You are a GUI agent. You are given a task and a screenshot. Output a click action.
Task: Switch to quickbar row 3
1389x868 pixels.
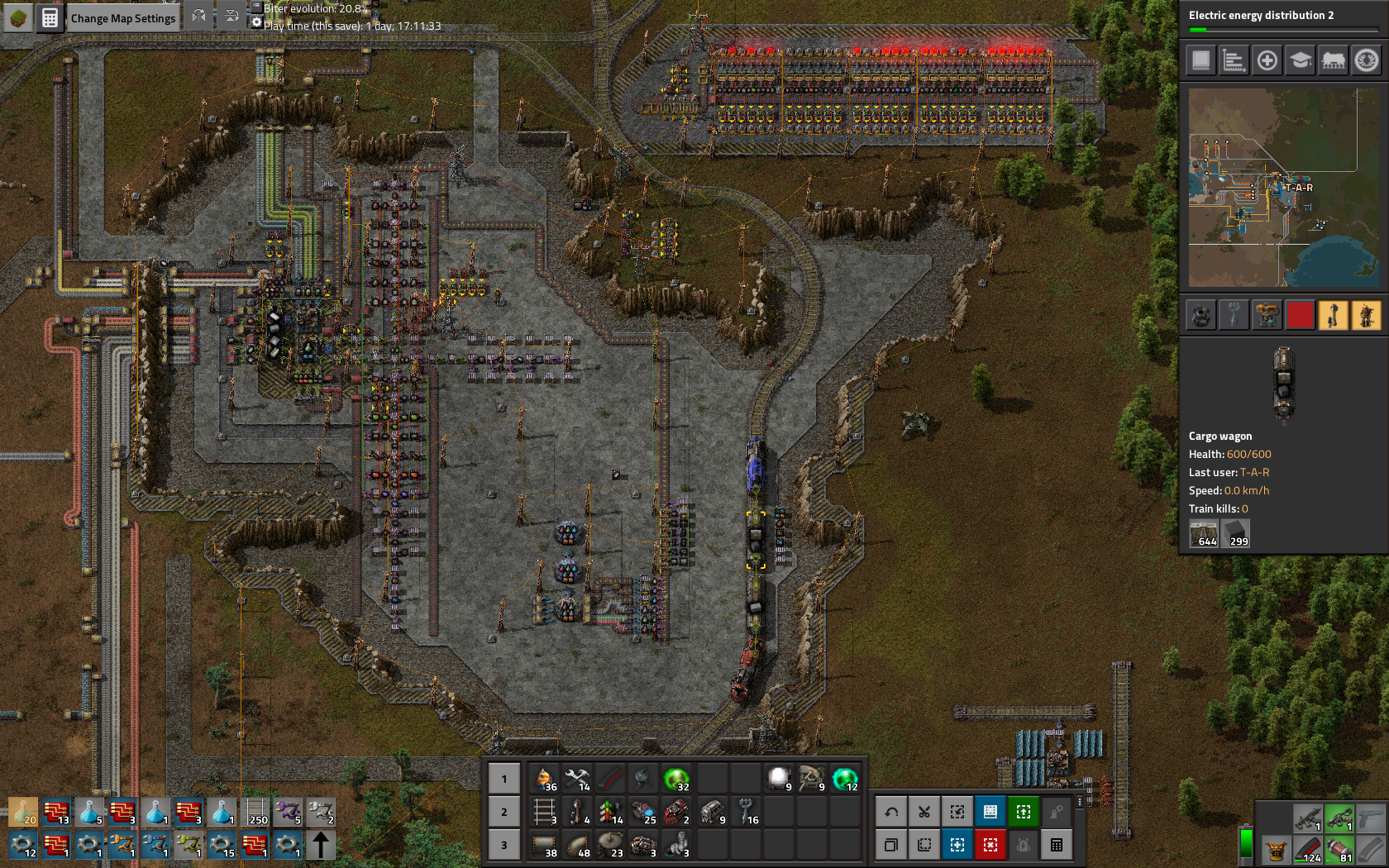coord(504,845)
